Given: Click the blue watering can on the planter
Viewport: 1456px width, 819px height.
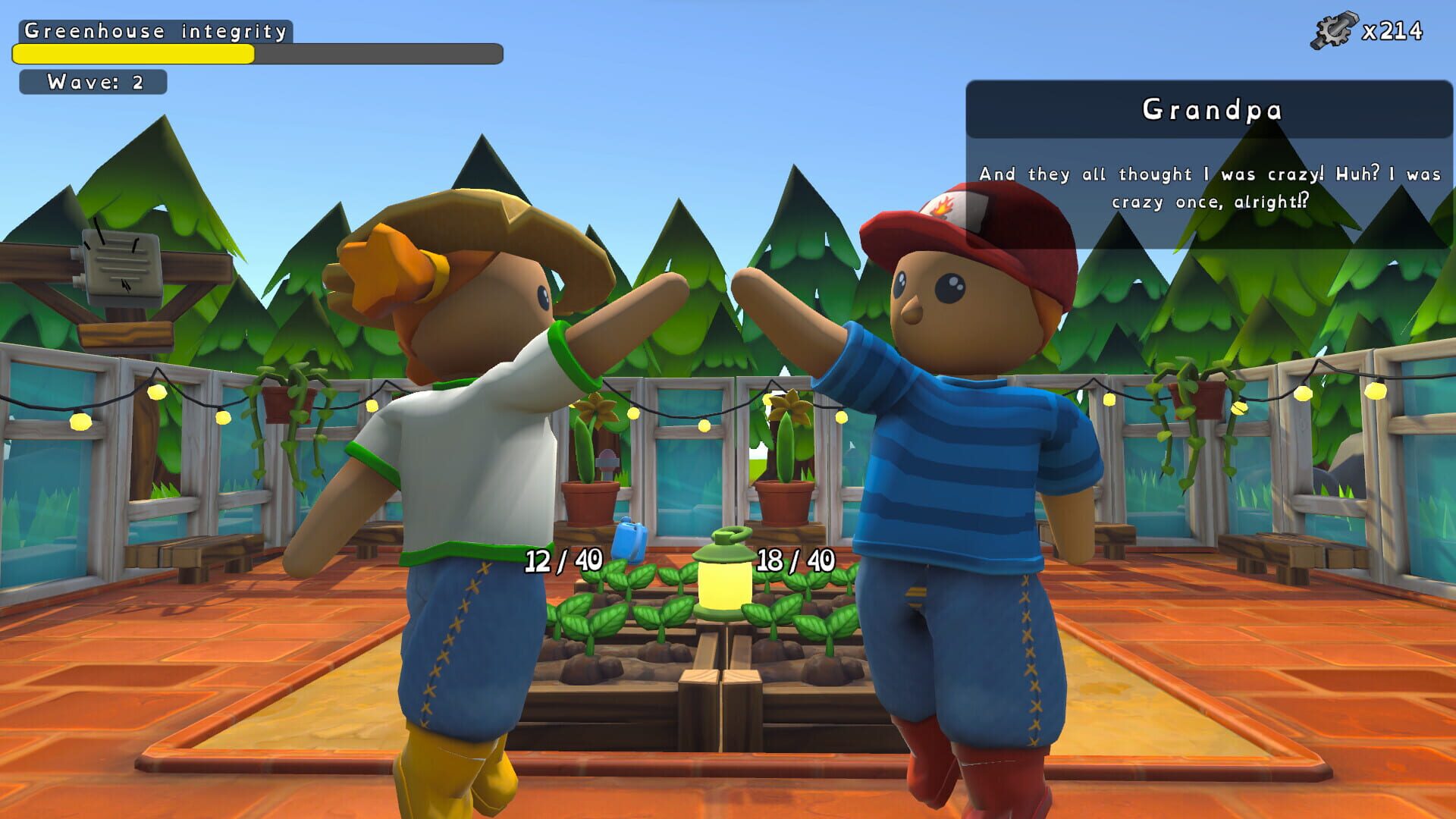Looking at the screenshot, I should tap(628, 541).
